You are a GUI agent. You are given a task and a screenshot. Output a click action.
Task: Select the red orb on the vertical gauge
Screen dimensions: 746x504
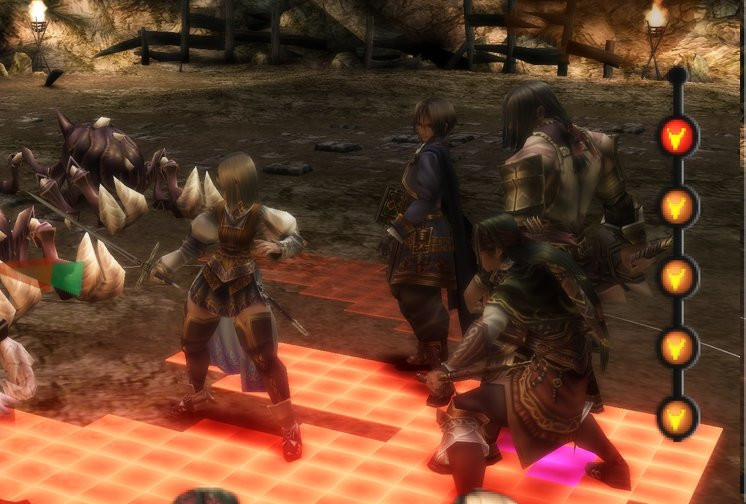pos(678,136)
